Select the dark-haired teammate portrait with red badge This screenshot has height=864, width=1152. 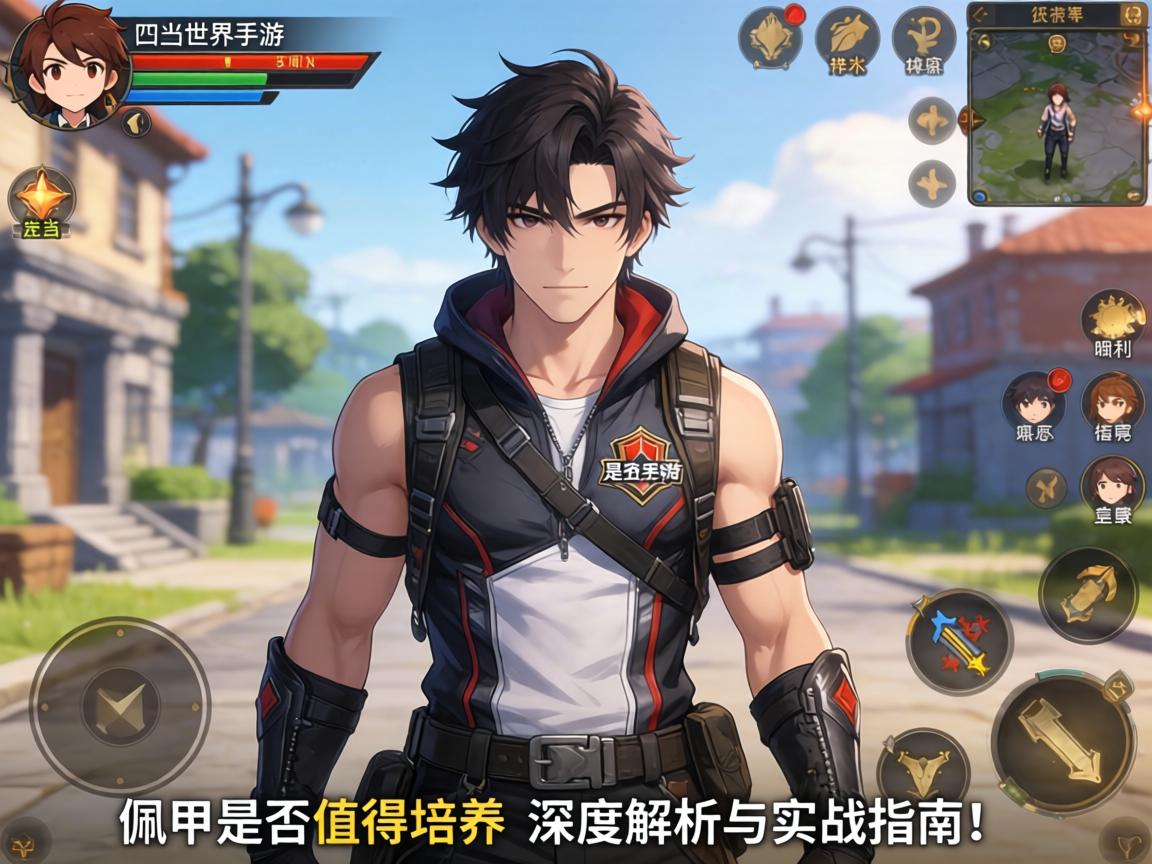pos(1033,402)
